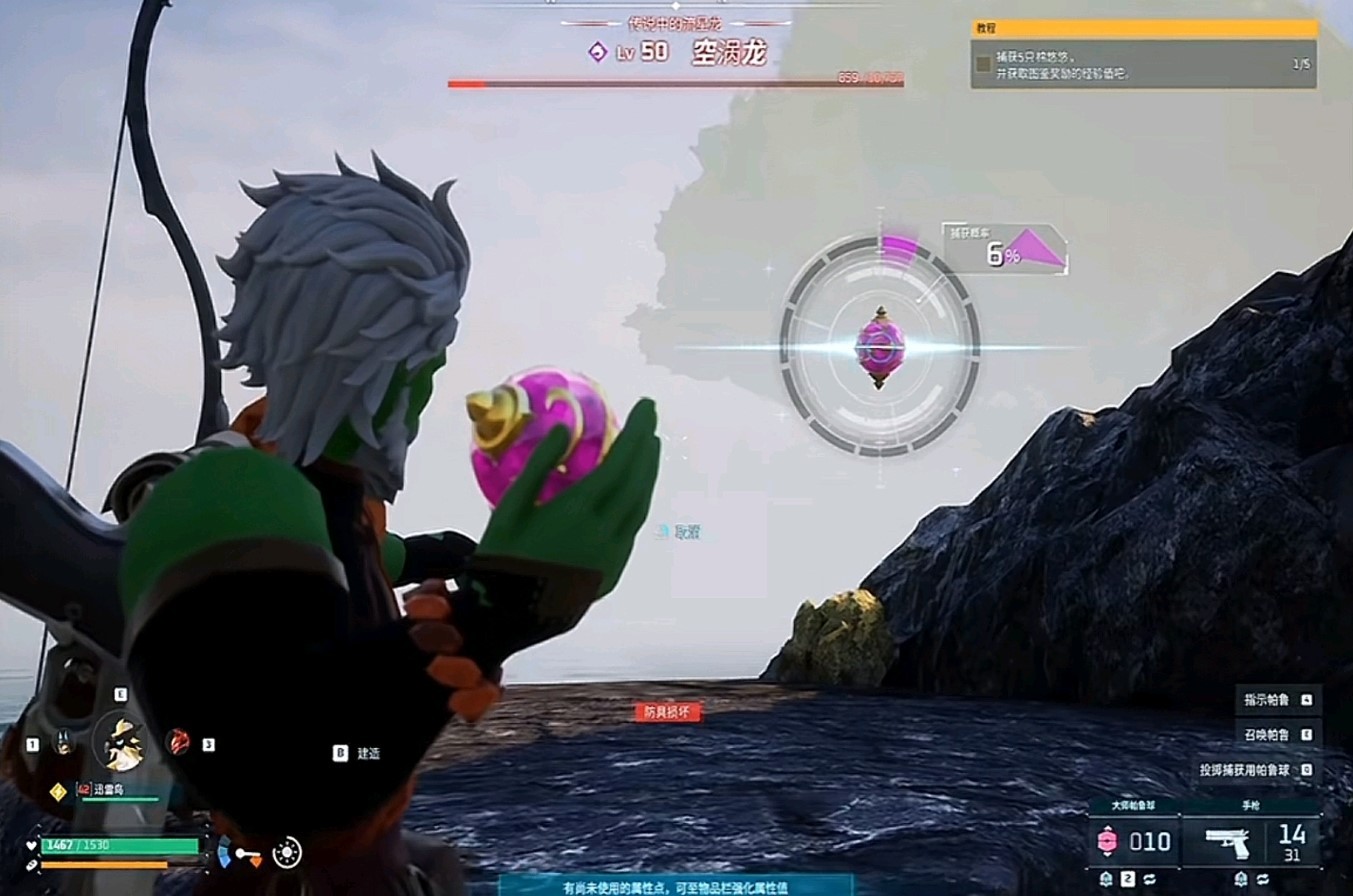
Task: Click the 防具损坏 armor broken warning
Action: (668, 712)
